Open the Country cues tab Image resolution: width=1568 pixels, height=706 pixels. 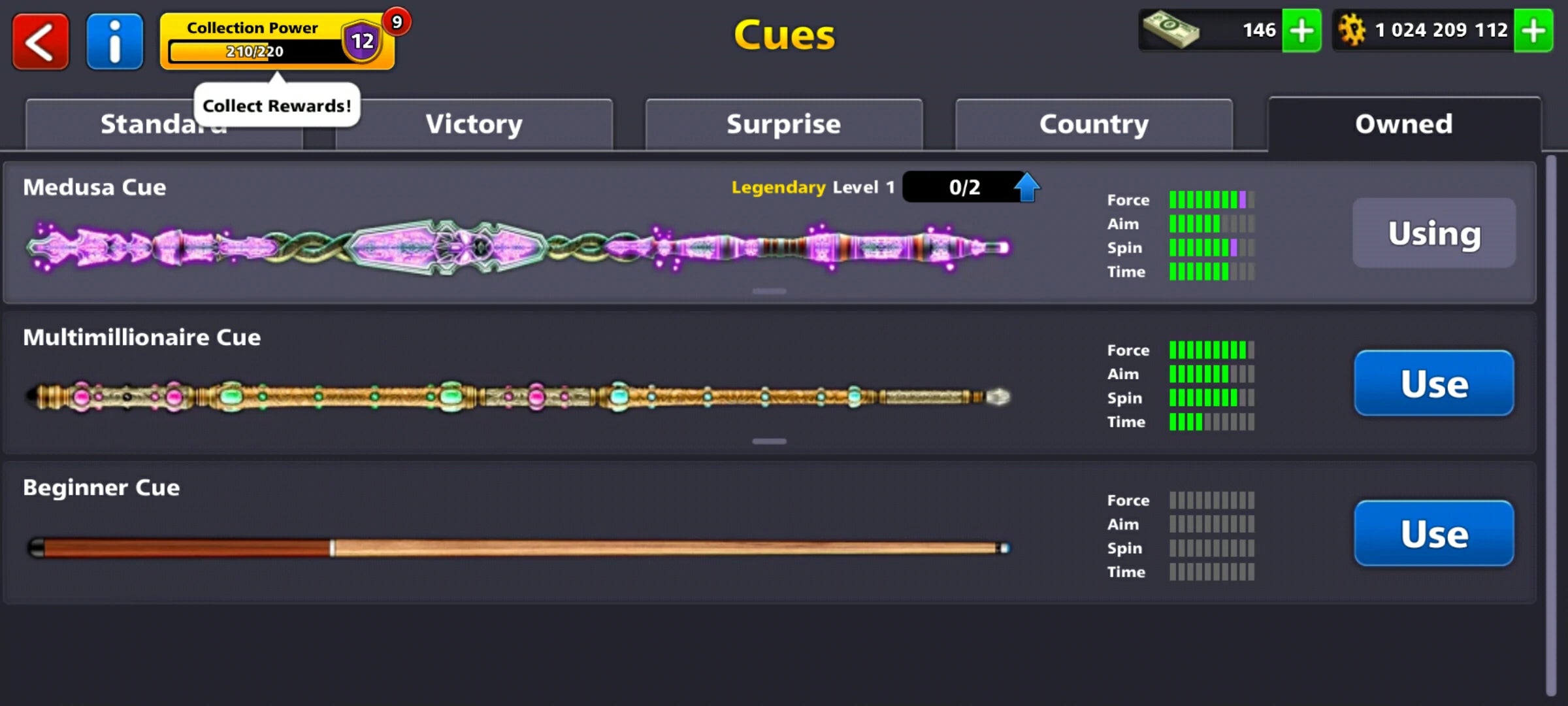click(x=1094, y=124)
